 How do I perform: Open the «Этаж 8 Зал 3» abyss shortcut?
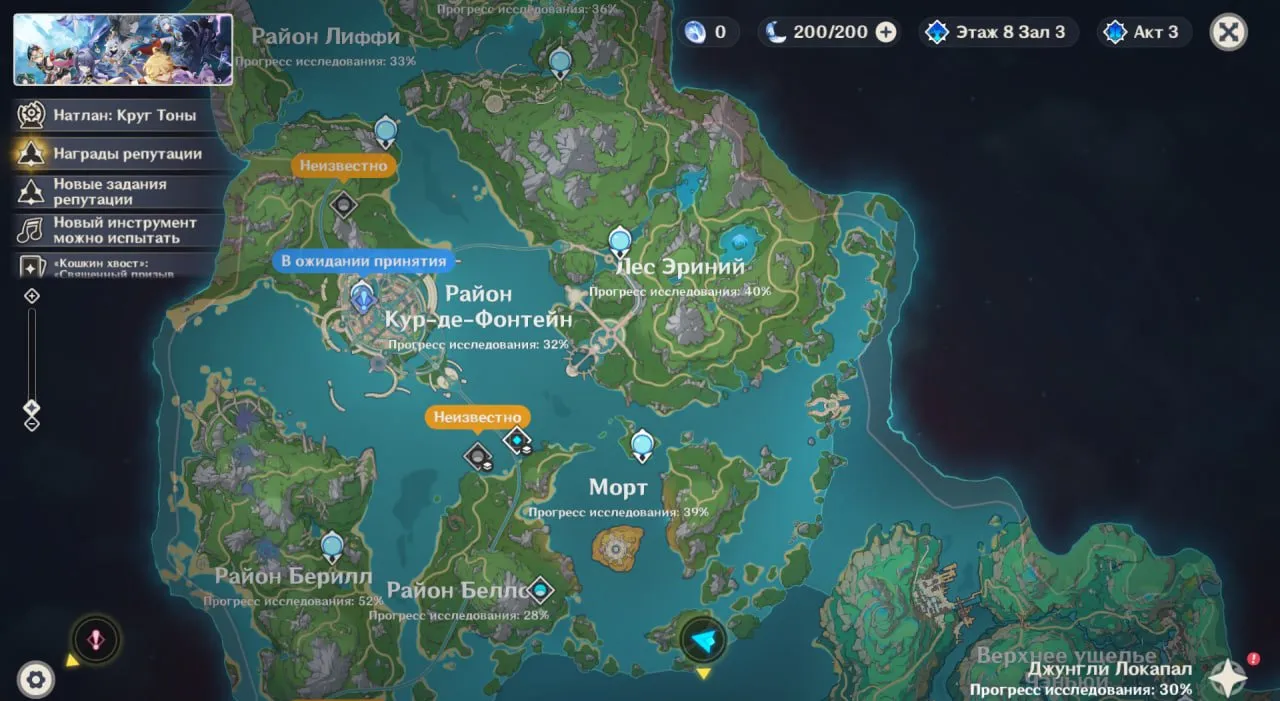click(996, 32)
